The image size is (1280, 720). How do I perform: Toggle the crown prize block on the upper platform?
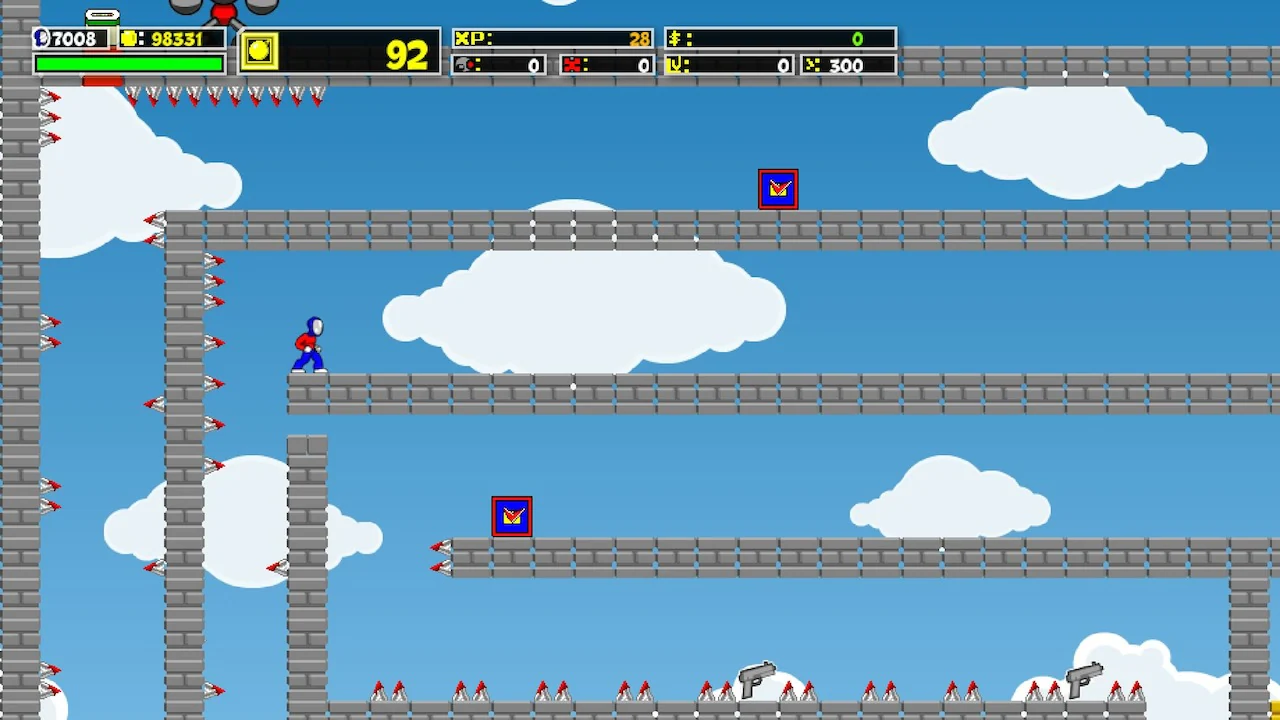[778, 189]
